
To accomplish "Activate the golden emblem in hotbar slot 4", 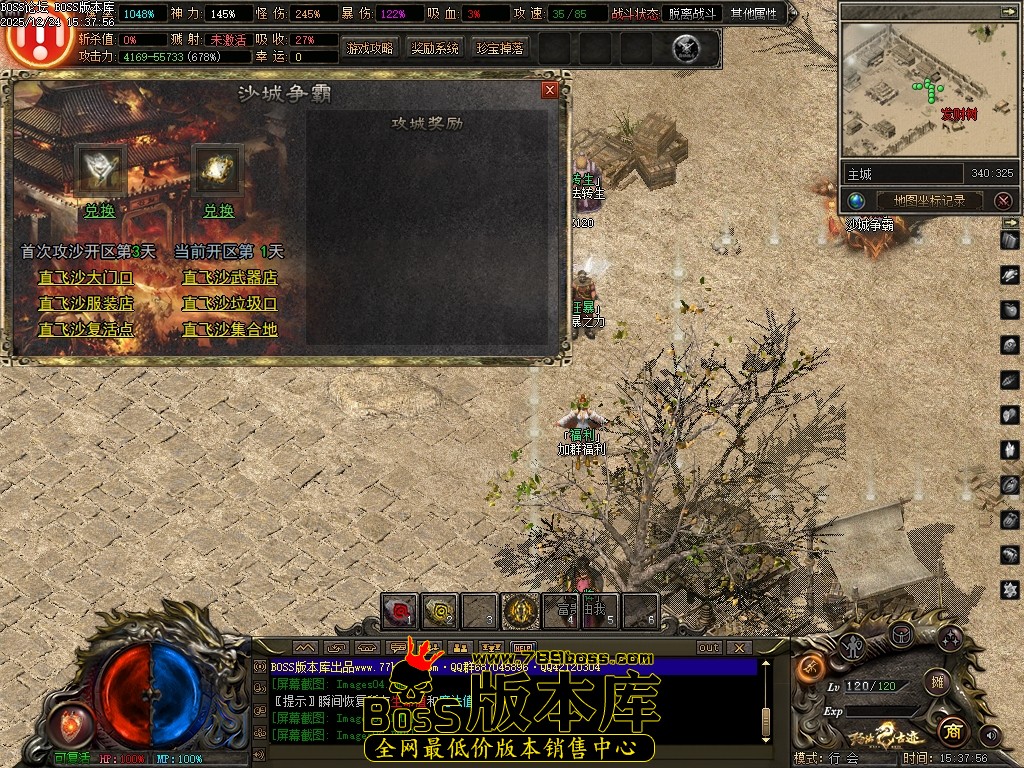I will click(520, 610).
